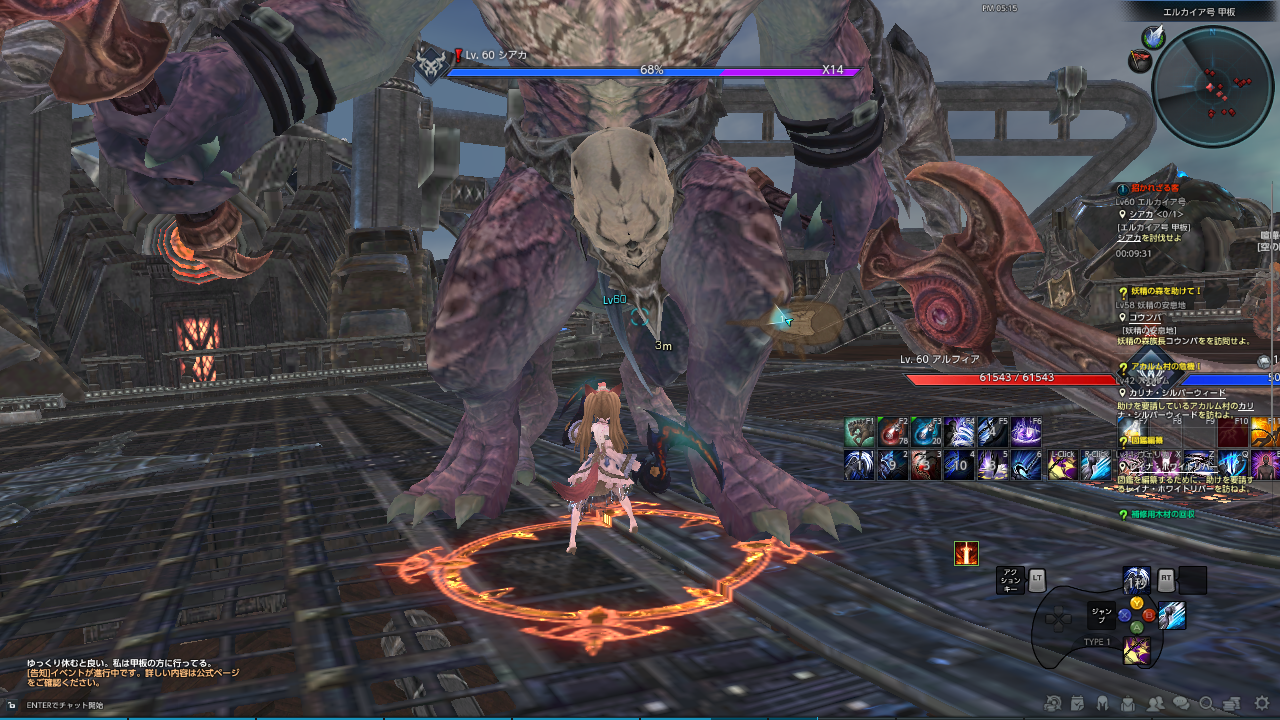Activate the skill in hotbar slot 4
Screen dimensions: 1280x720
[959, 467]
